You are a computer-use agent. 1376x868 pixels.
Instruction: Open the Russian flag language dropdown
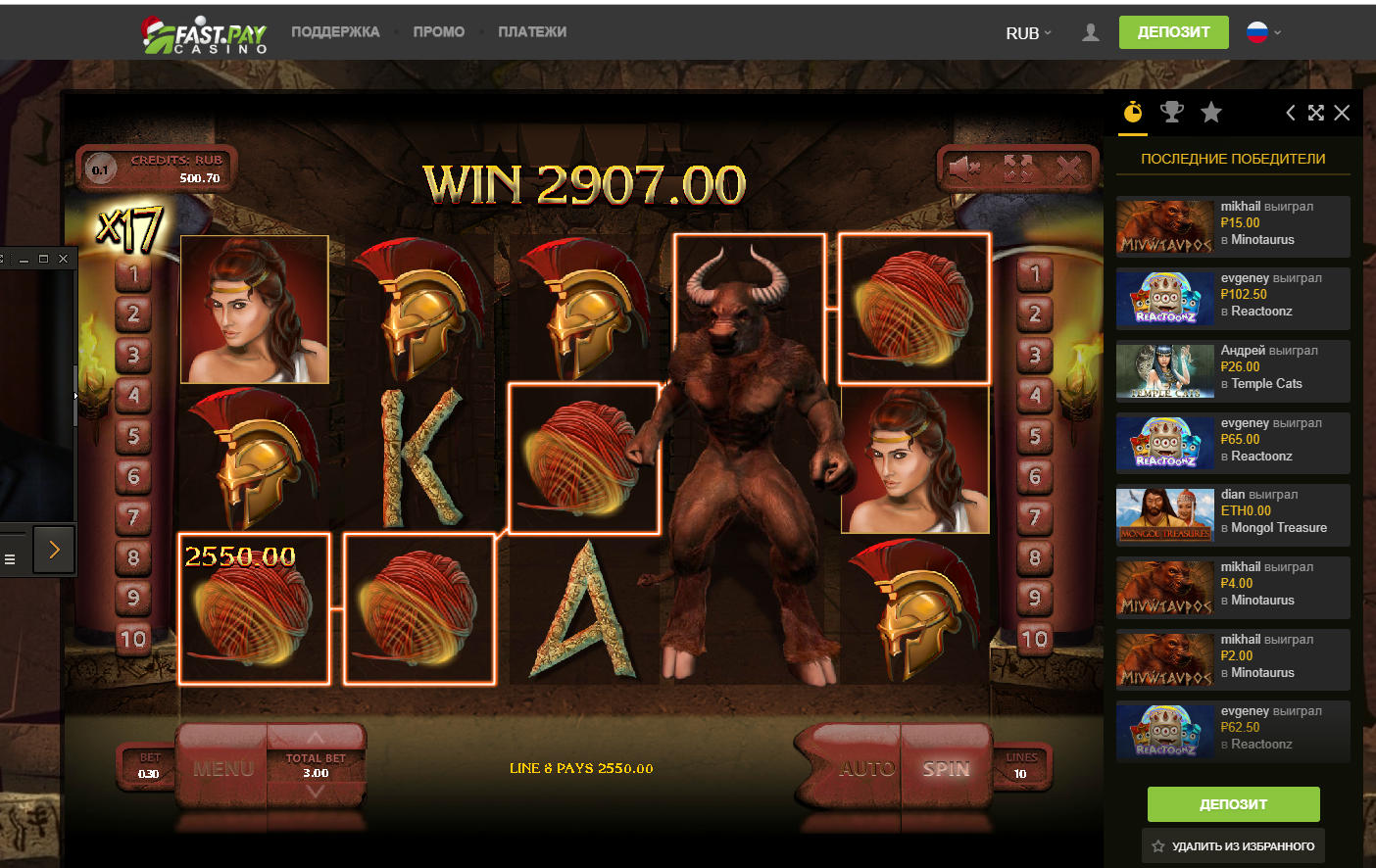coord(1263,32)
